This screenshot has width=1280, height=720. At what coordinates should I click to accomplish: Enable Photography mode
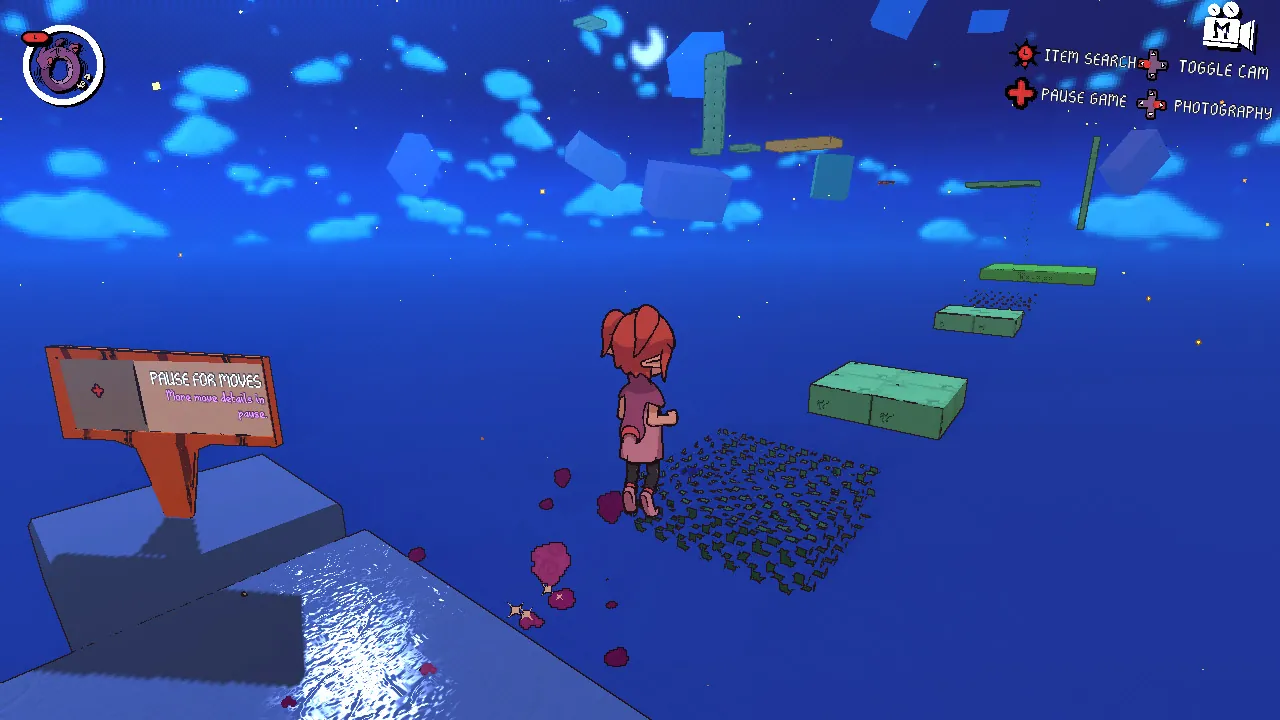1222,110
